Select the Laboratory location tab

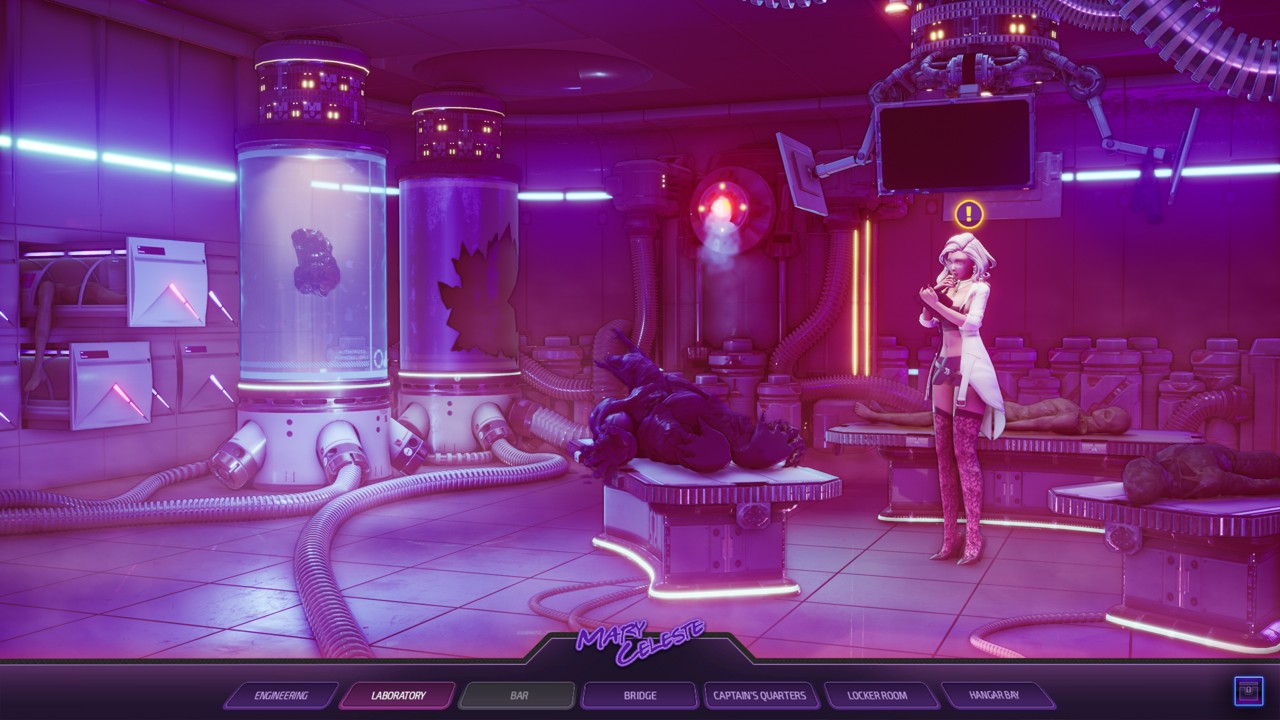tap(398, 695)
